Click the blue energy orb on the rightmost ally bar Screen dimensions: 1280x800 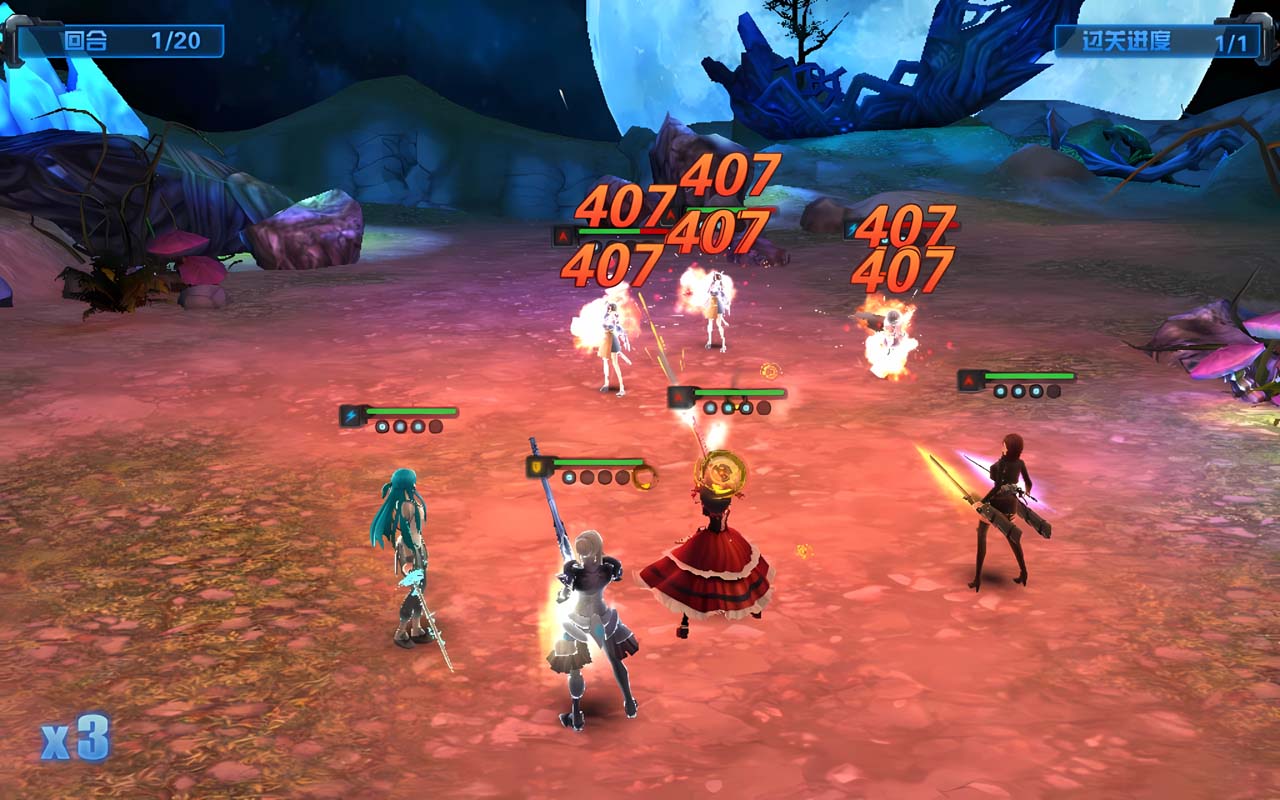tap(999, 390)
